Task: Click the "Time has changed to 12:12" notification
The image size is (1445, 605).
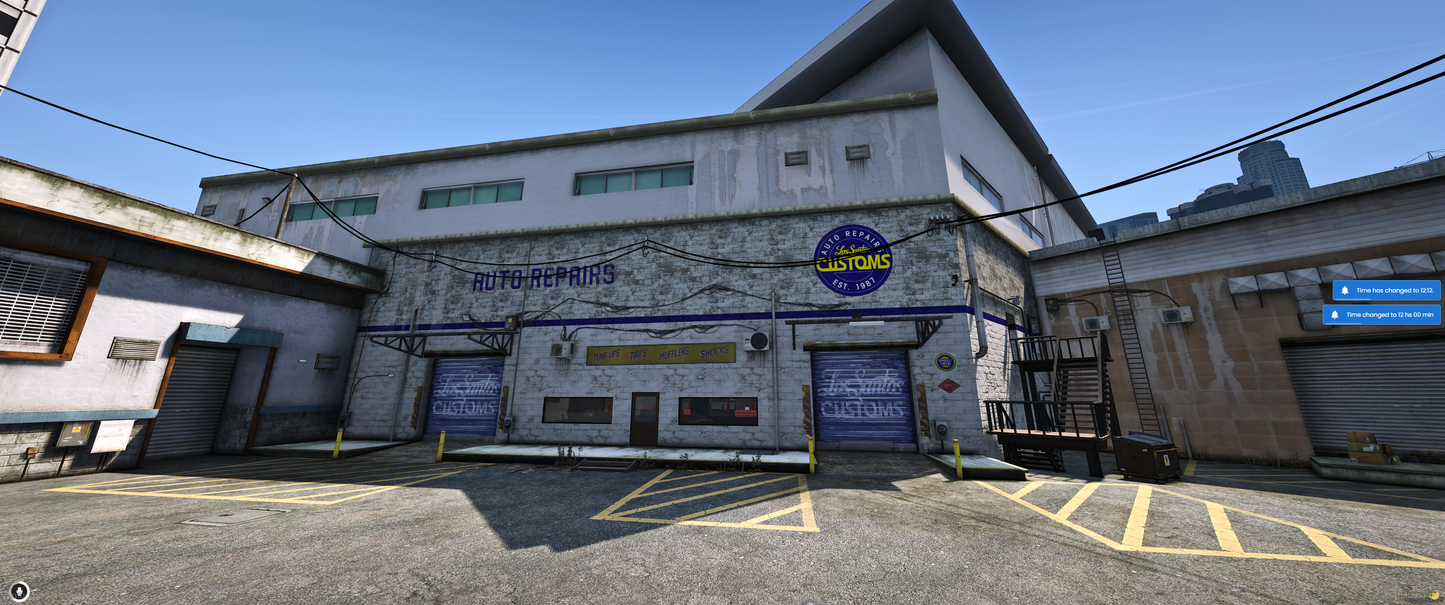Action: tap(1388, 290)
